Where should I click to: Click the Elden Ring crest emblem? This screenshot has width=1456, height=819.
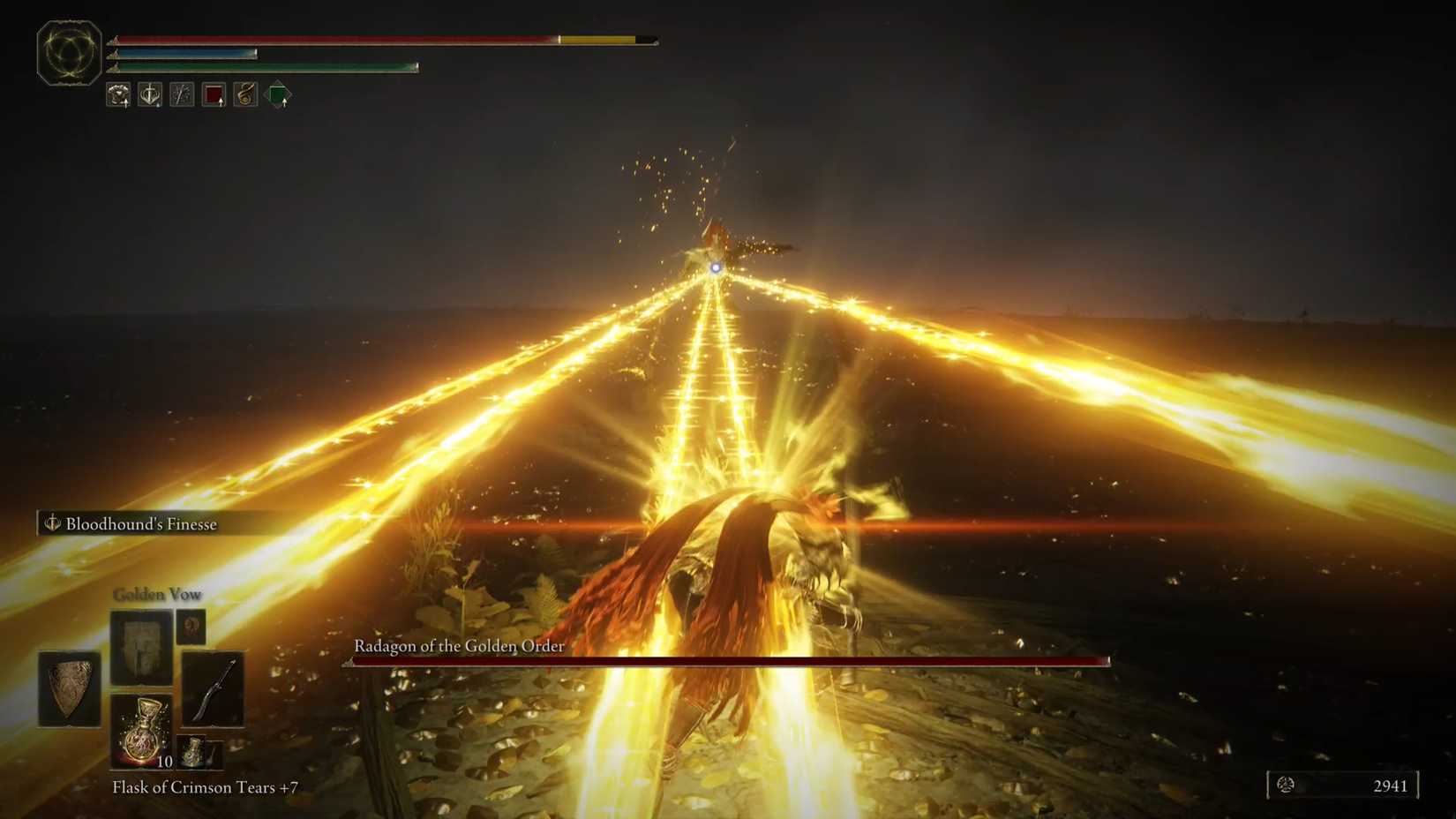tap(69, 55)
